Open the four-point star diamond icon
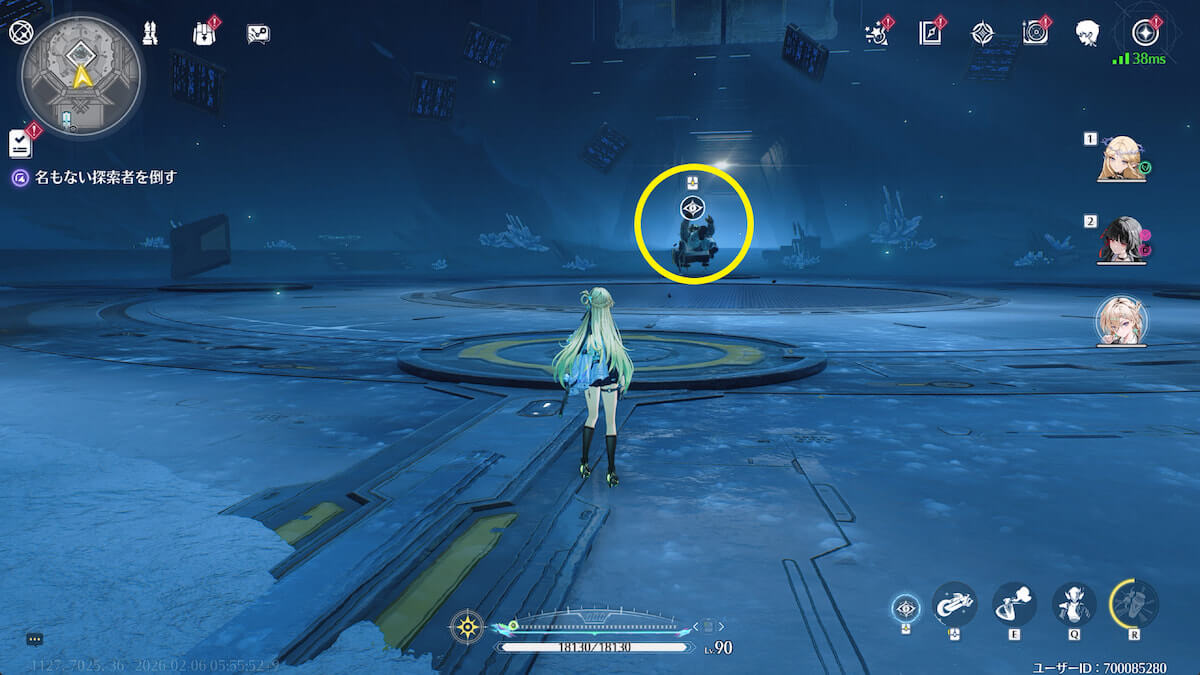 pos(983,33)
